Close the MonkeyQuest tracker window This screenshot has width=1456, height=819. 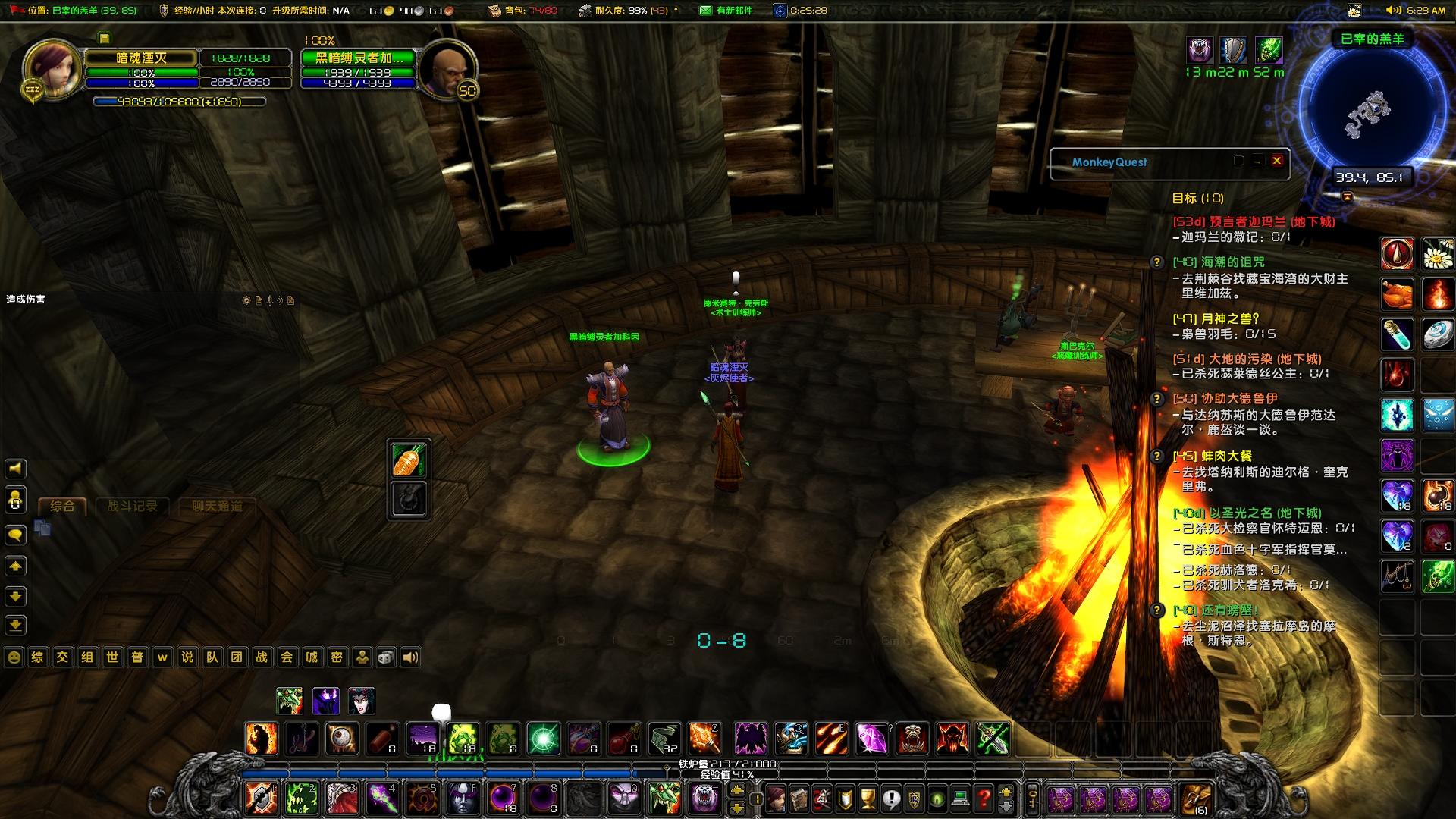tap(1277, 161)
